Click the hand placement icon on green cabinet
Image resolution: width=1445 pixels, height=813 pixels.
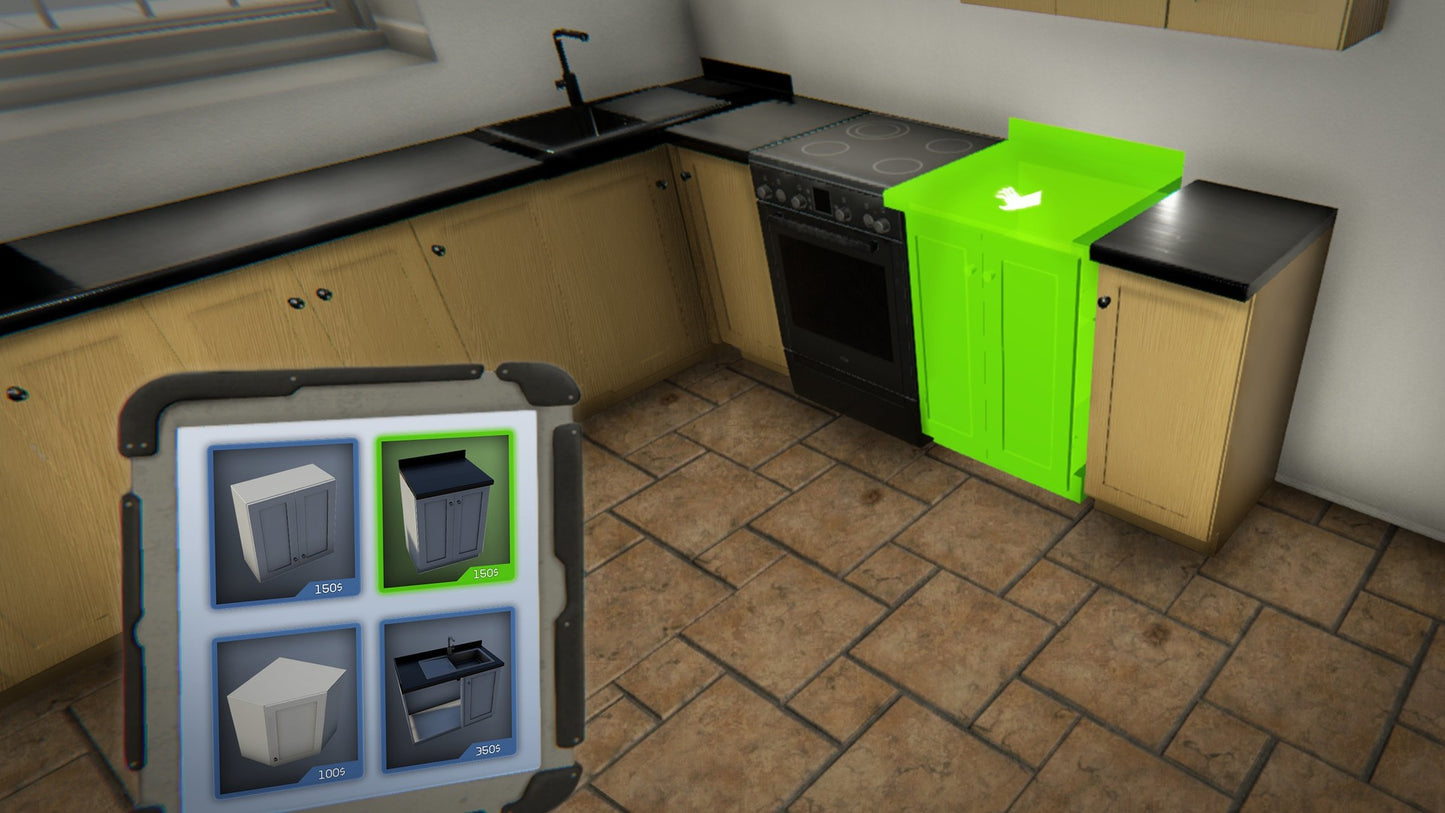pyautogui.click(x=1017, y=201)
